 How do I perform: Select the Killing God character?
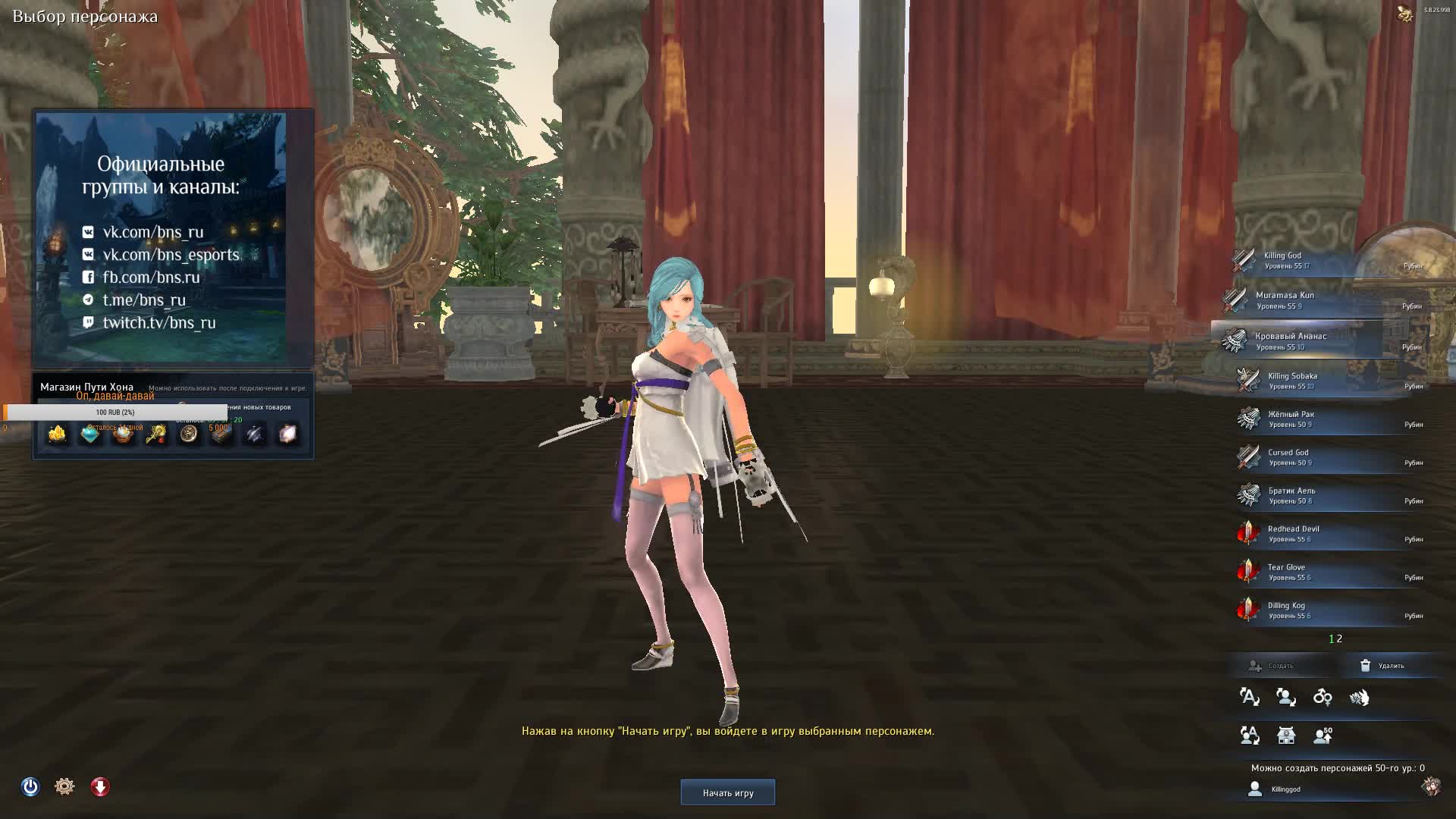(x=1327, y=261)
